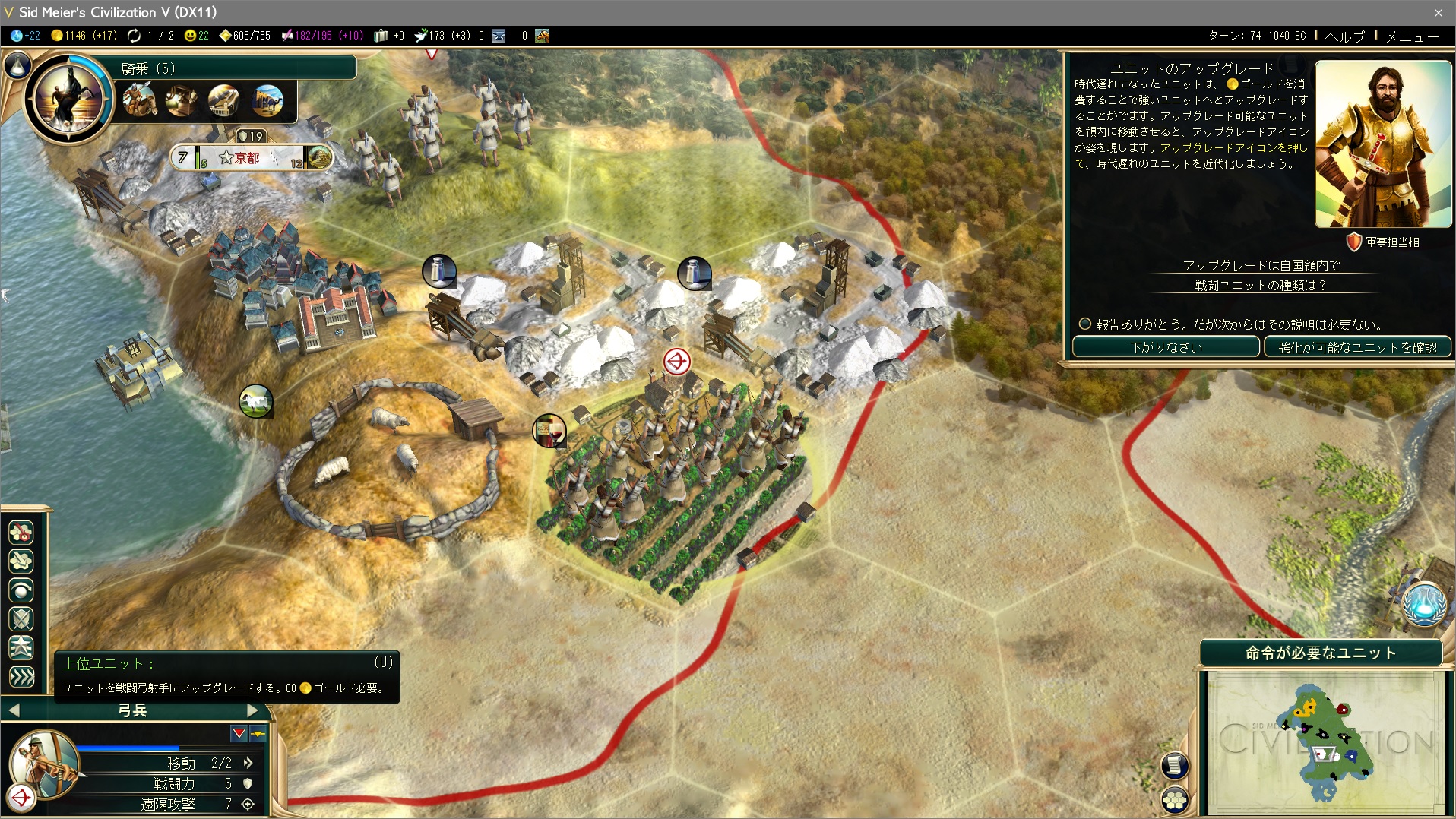Select the previous unit with left arrow
The image size is (1456, 819).
click(14, 710)
